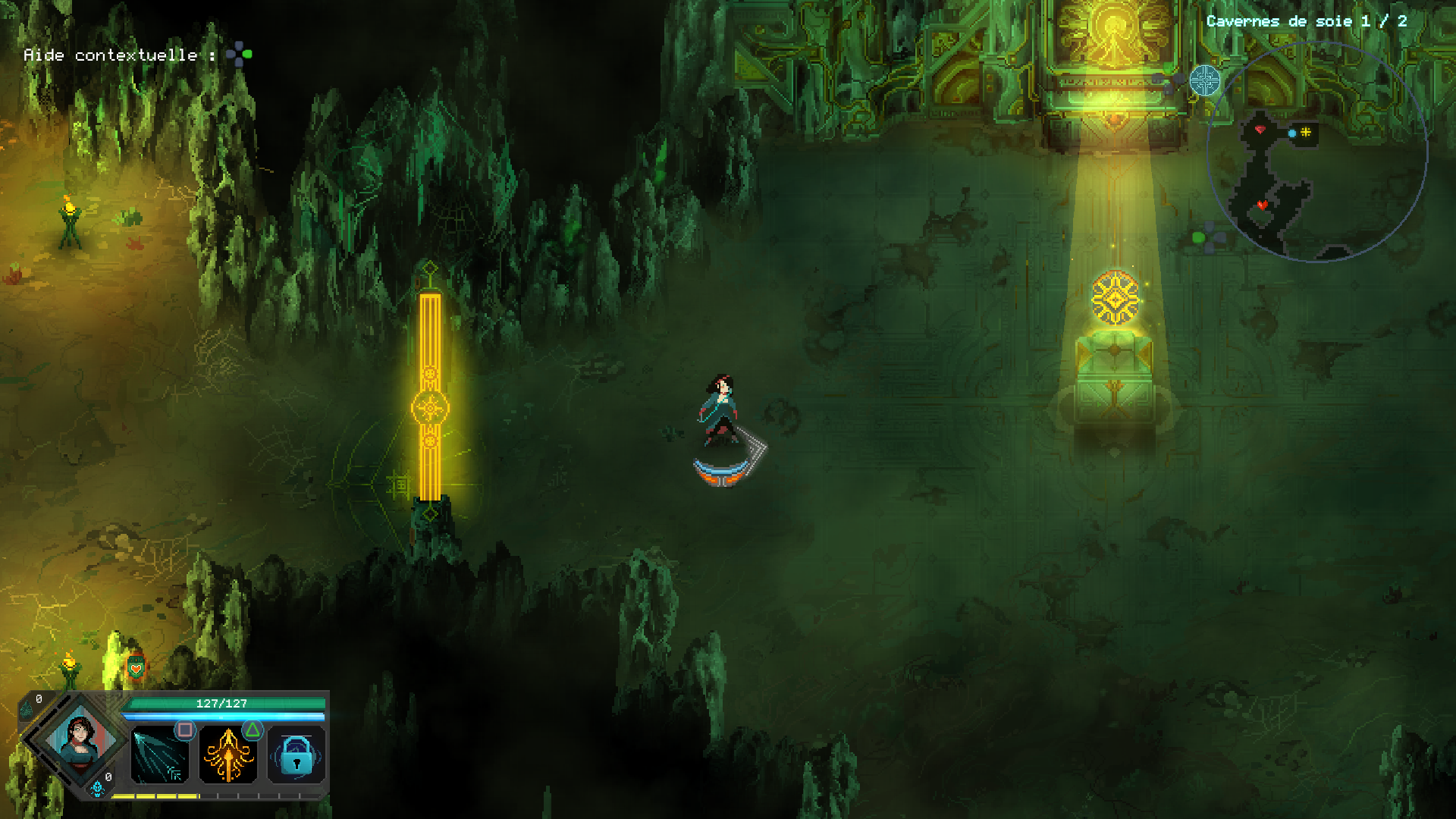Image resolution: width=1456 pixels, height=819 pixels.
Task: Click the blue soul creature currency icon
Action: point(97,789)
